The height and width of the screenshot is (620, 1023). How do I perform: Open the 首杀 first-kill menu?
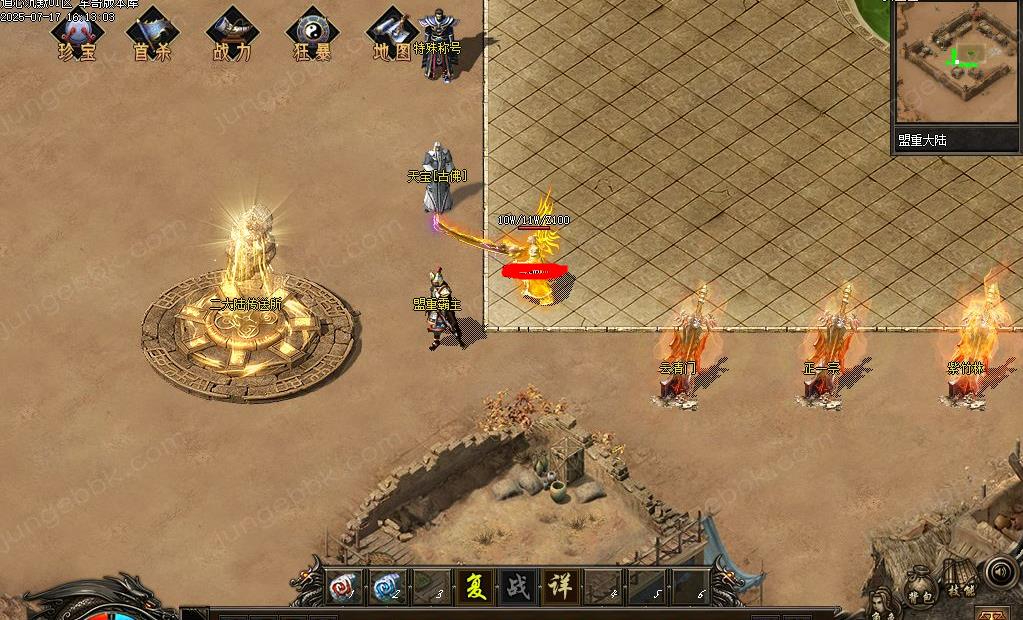(x=152, y=35)
